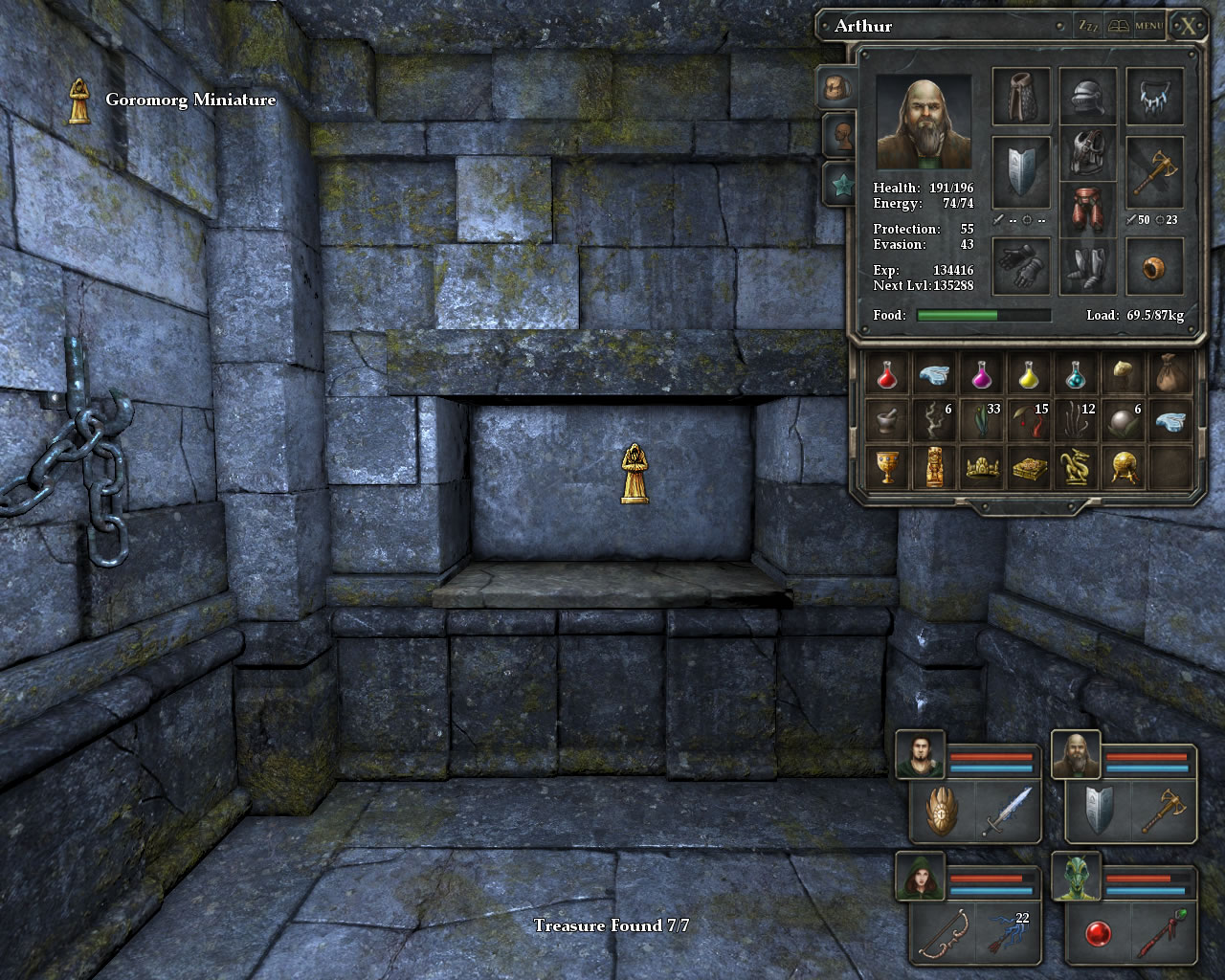Screen dimensions: 1225x980
Task: Select the golden dragon statue
Action: (x=1076, y=467)
